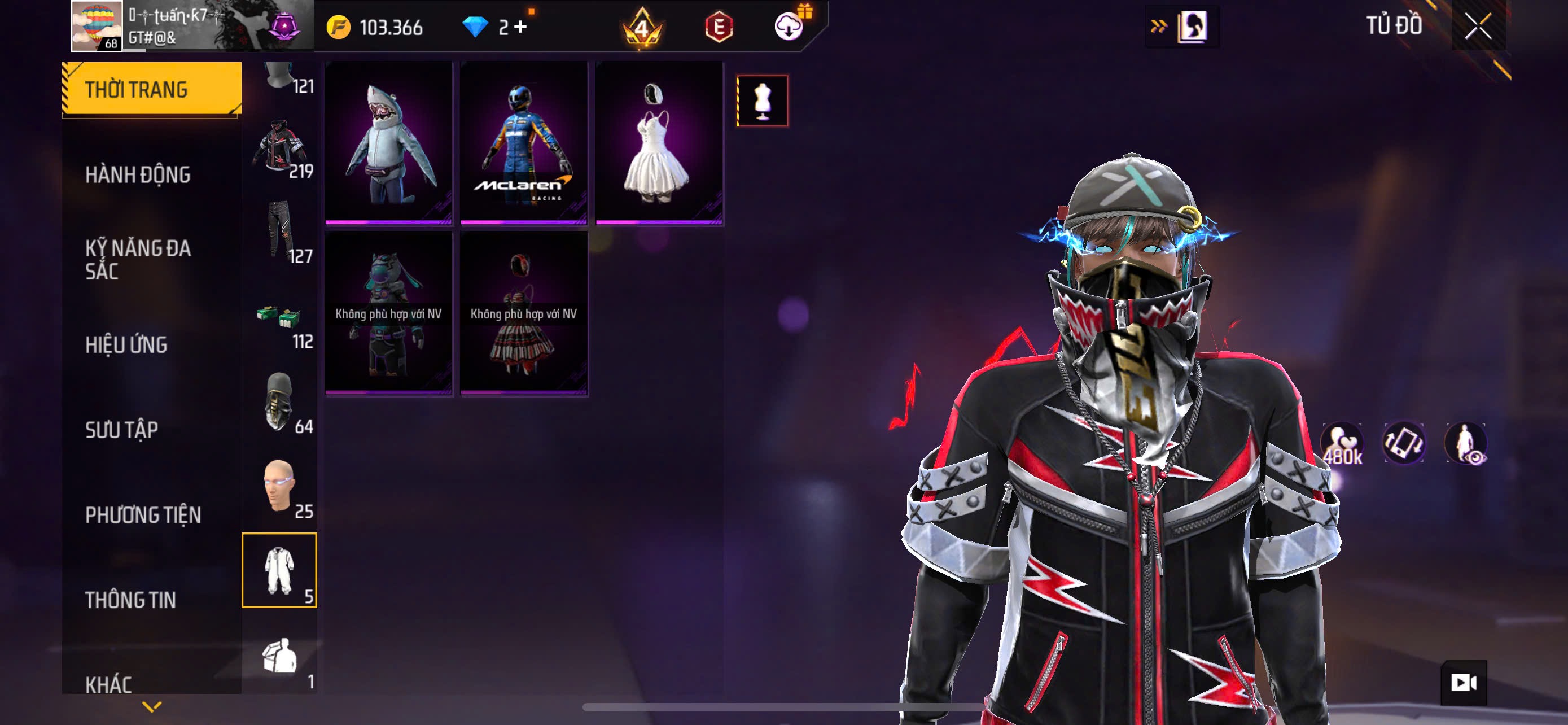Open the video camera recording button
The width and height of the screenshot is (1568, 725).
click(1464, 683)
